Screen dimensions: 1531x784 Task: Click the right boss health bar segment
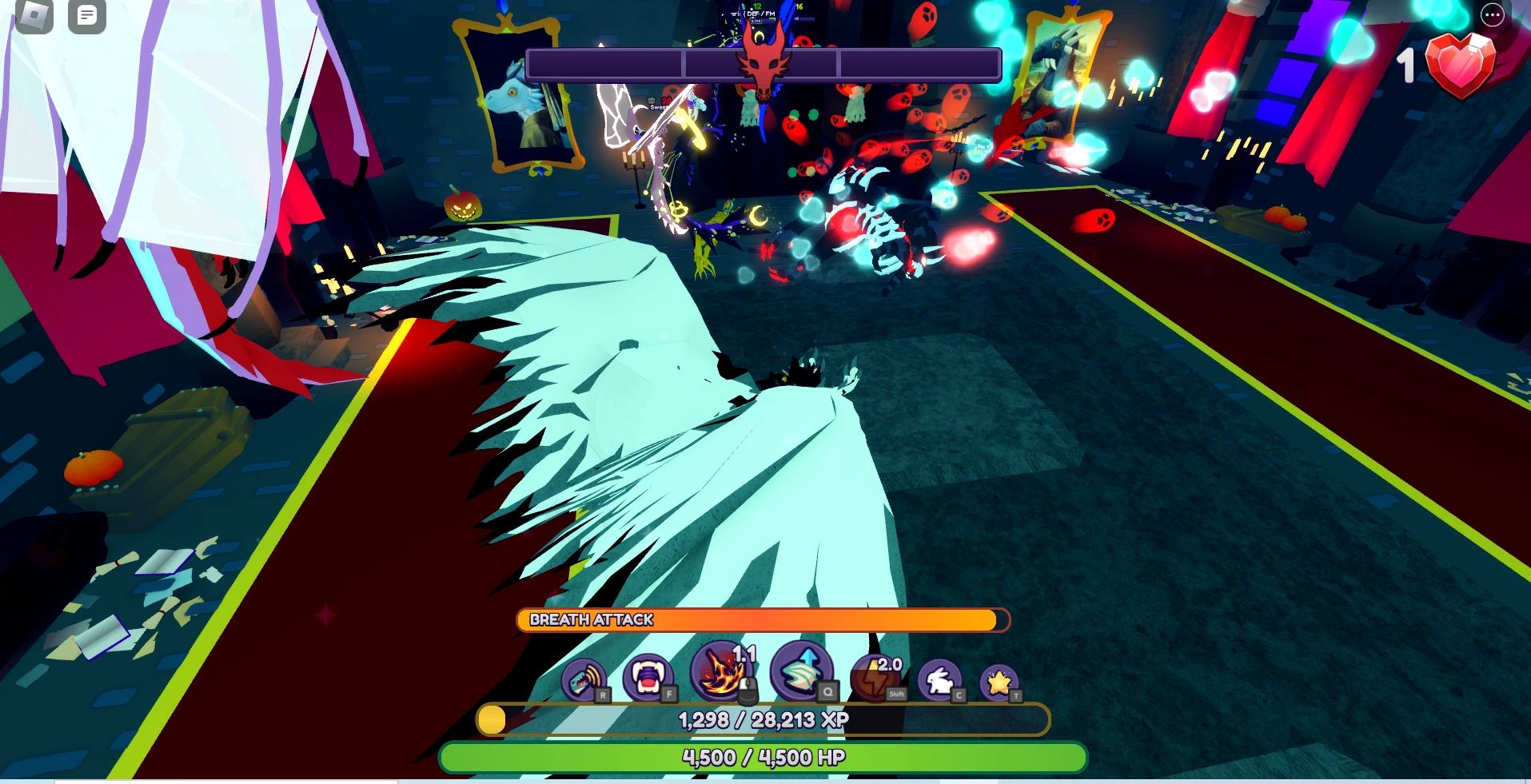(915, 64)
